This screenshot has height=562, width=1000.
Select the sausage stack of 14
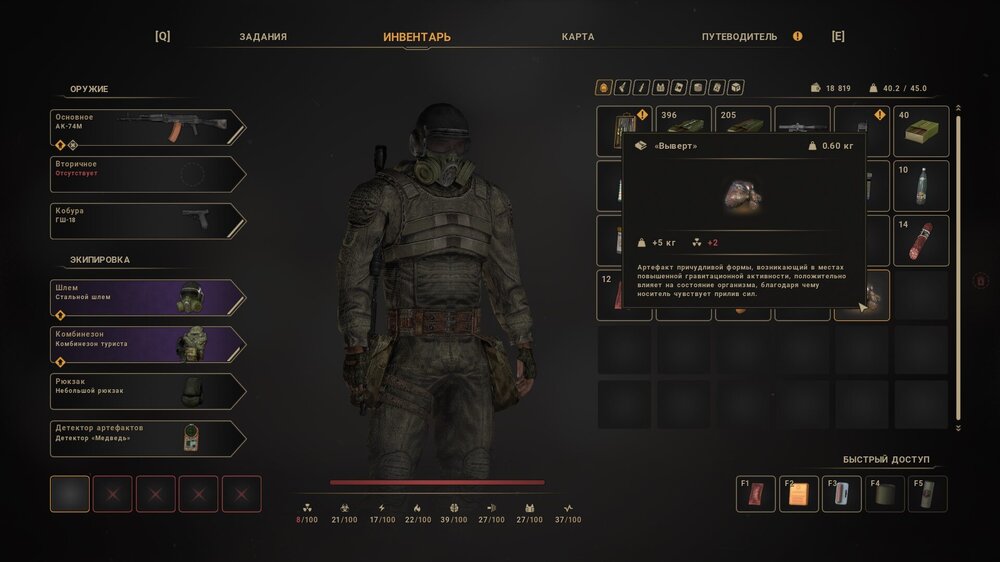[921, 241]
